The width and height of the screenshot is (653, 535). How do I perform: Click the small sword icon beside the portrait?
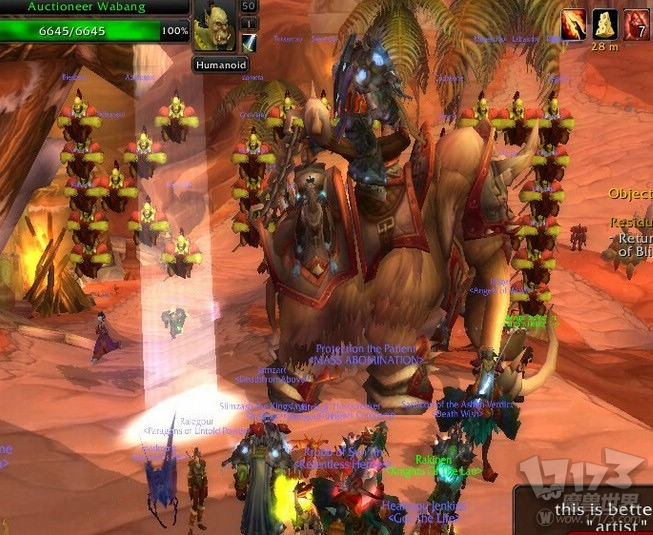point(249,42)
